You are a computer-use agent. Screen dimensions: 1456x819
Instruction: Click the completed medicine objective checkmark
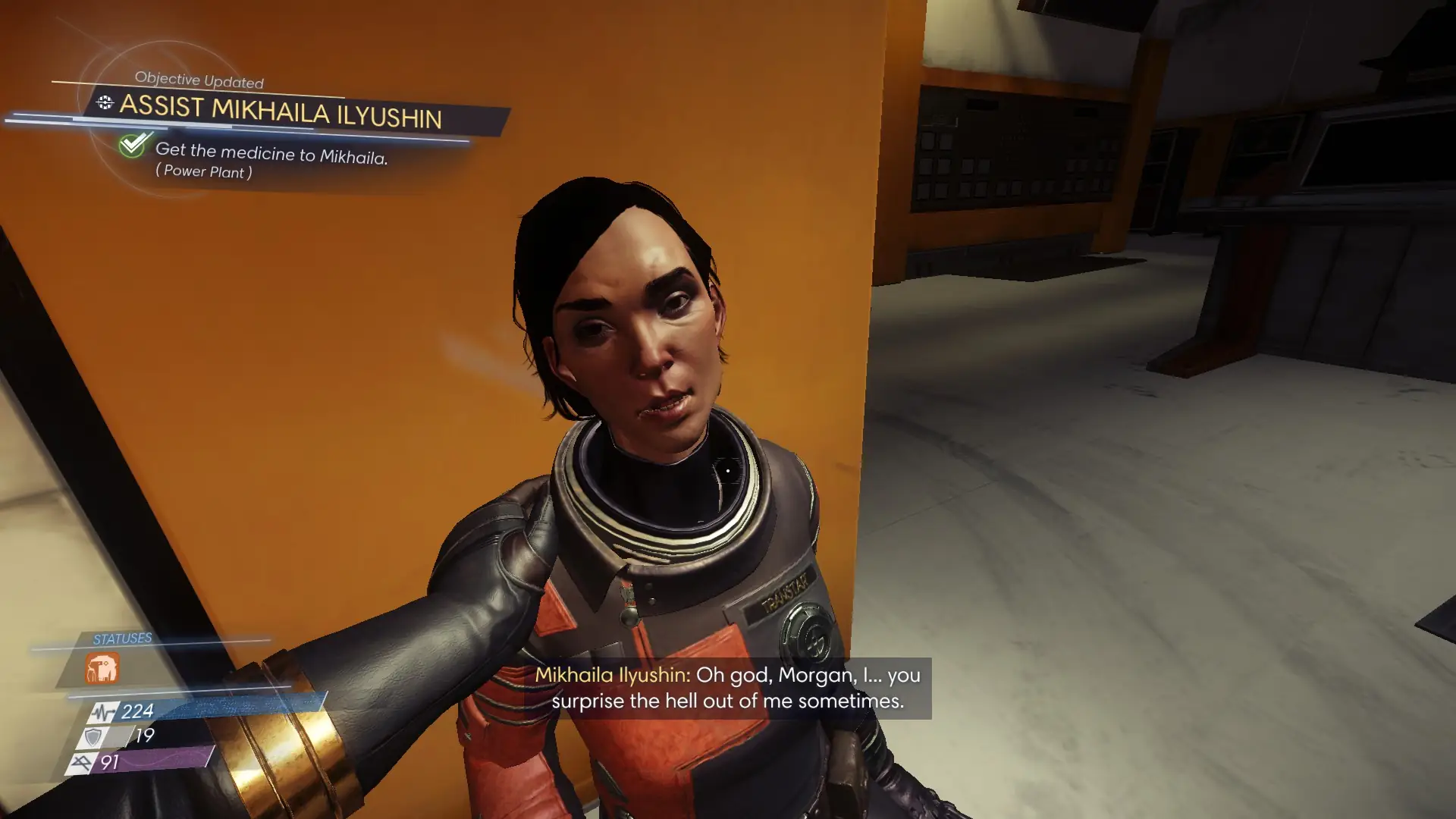pyautogui.click(x=134, y=143)
